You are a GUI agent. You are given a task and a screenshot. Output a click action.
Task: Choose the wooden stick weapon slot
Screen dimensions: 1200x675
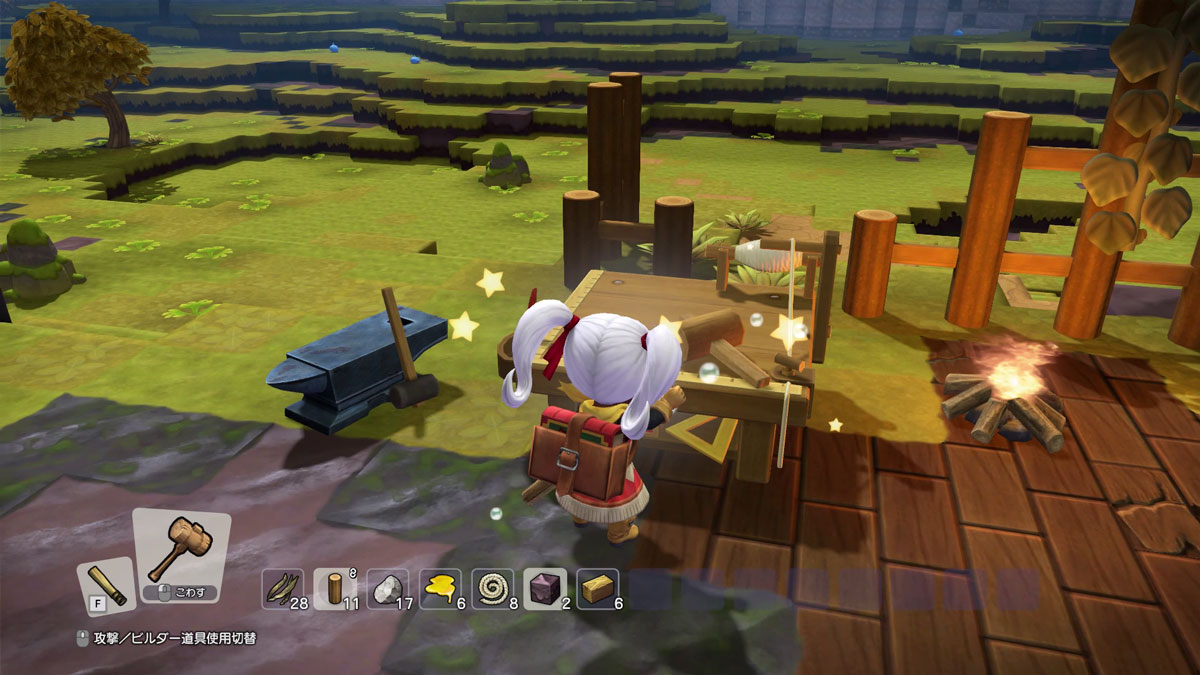[x=106, y=584]
